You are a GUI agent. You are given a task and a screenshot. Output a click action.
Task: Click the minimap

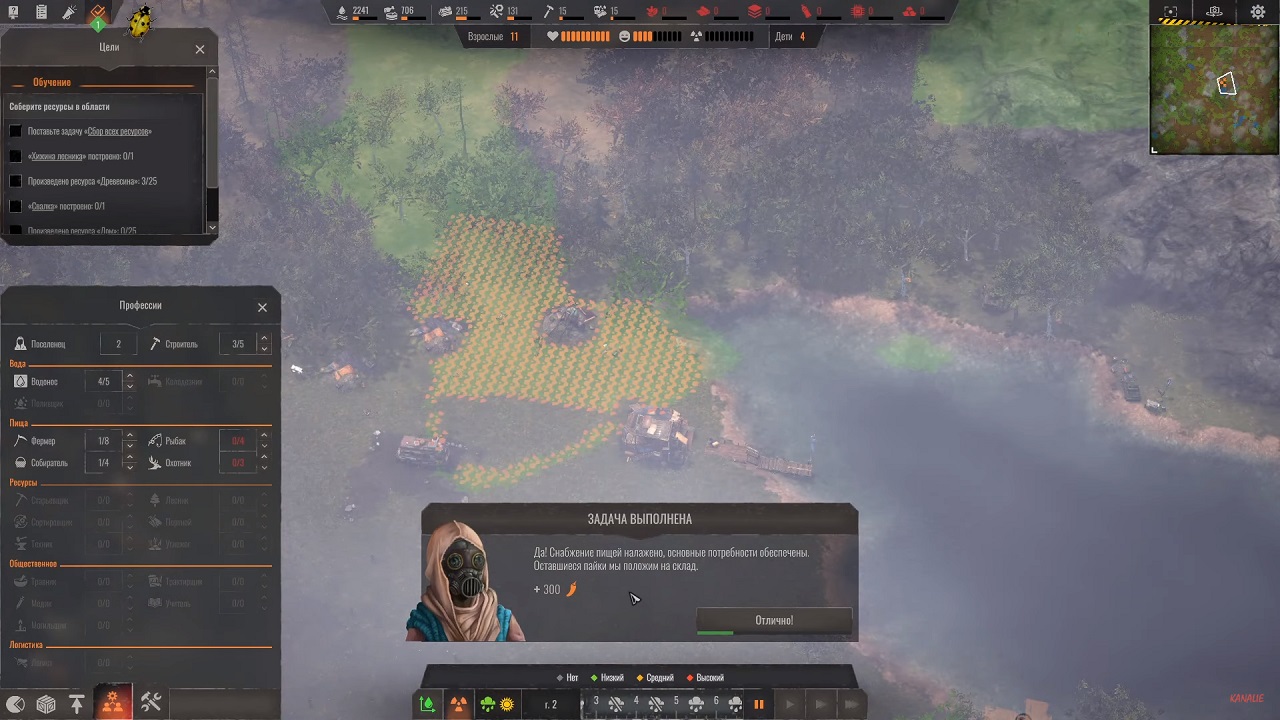1214,88
